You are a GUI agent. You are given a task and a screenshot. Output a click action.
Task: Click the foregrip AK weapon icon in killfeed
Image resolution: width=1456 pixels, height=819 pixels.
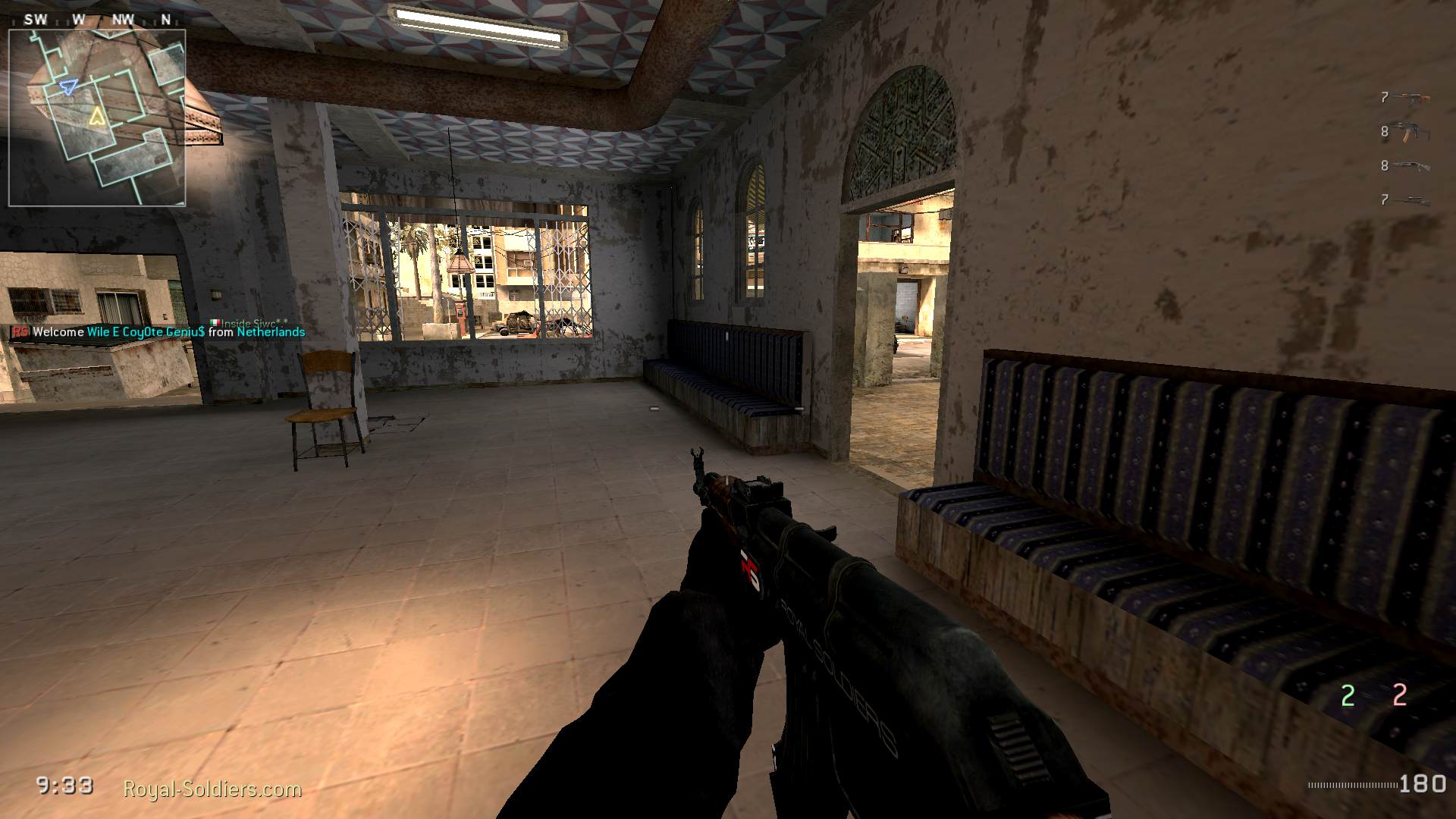pos(1412,132)
